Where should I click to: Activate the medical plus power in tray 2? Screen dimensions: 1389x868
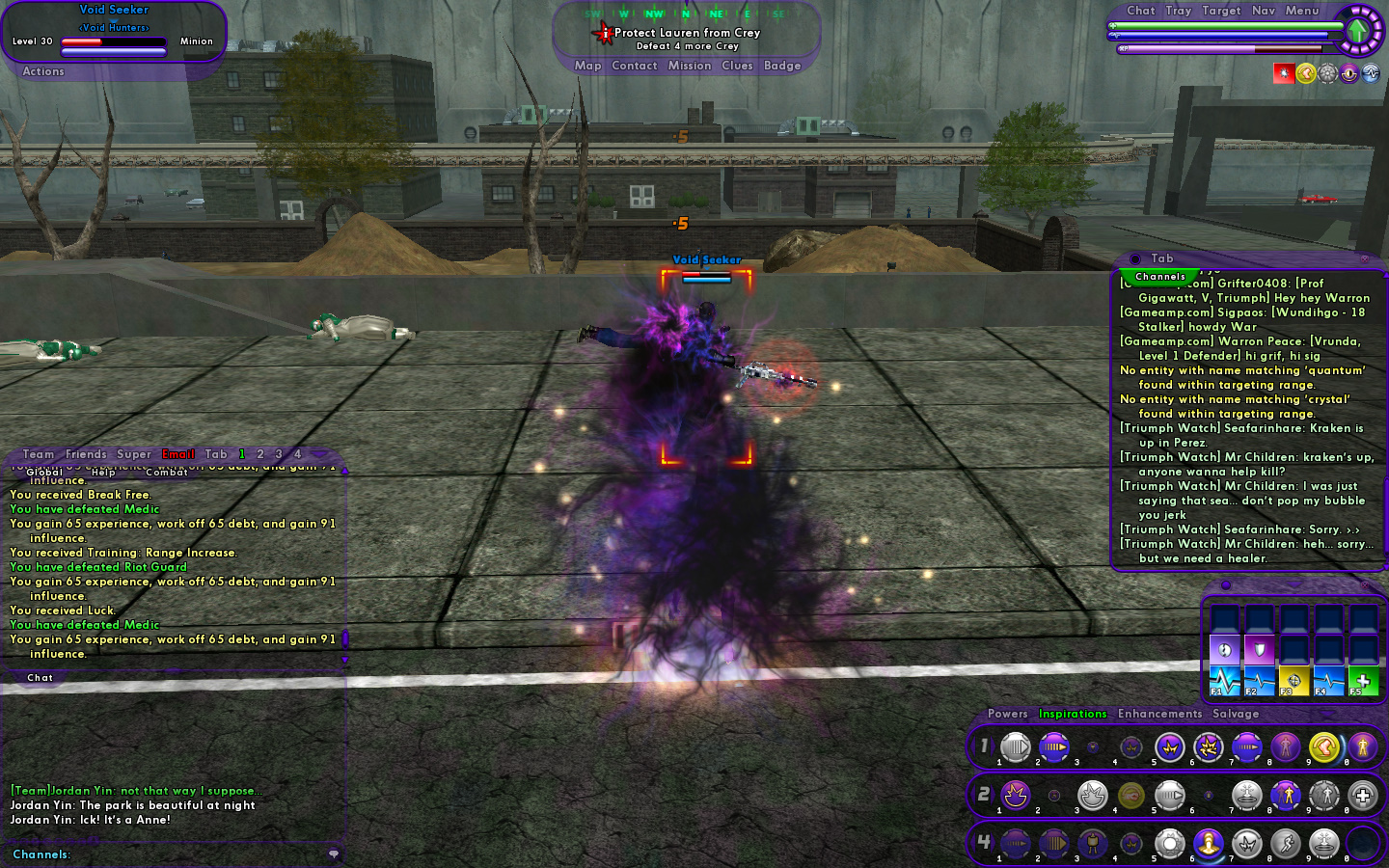[x=1362, y=796]
